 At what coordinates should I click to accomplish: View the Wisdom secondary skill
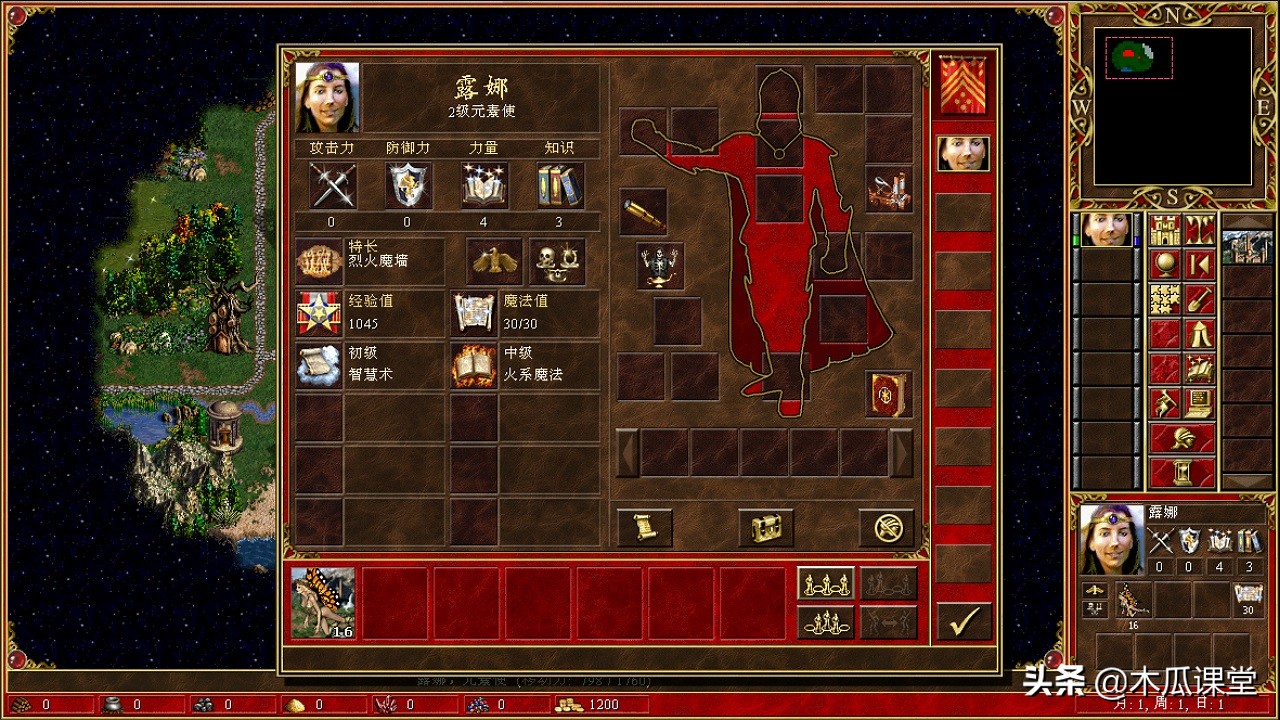tap(320, 365)
